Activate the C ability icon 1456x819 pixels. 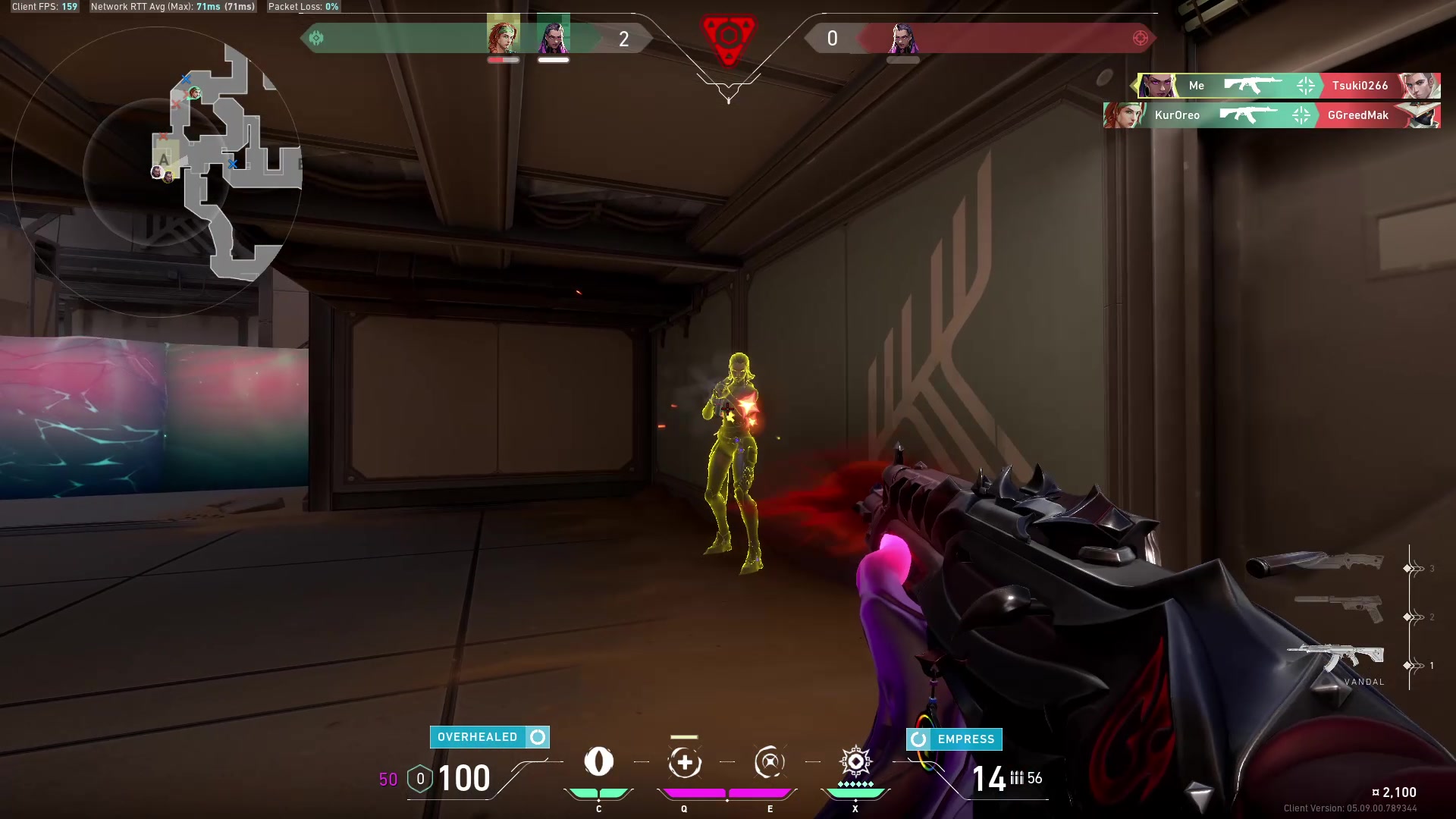[x=598, y=762]
